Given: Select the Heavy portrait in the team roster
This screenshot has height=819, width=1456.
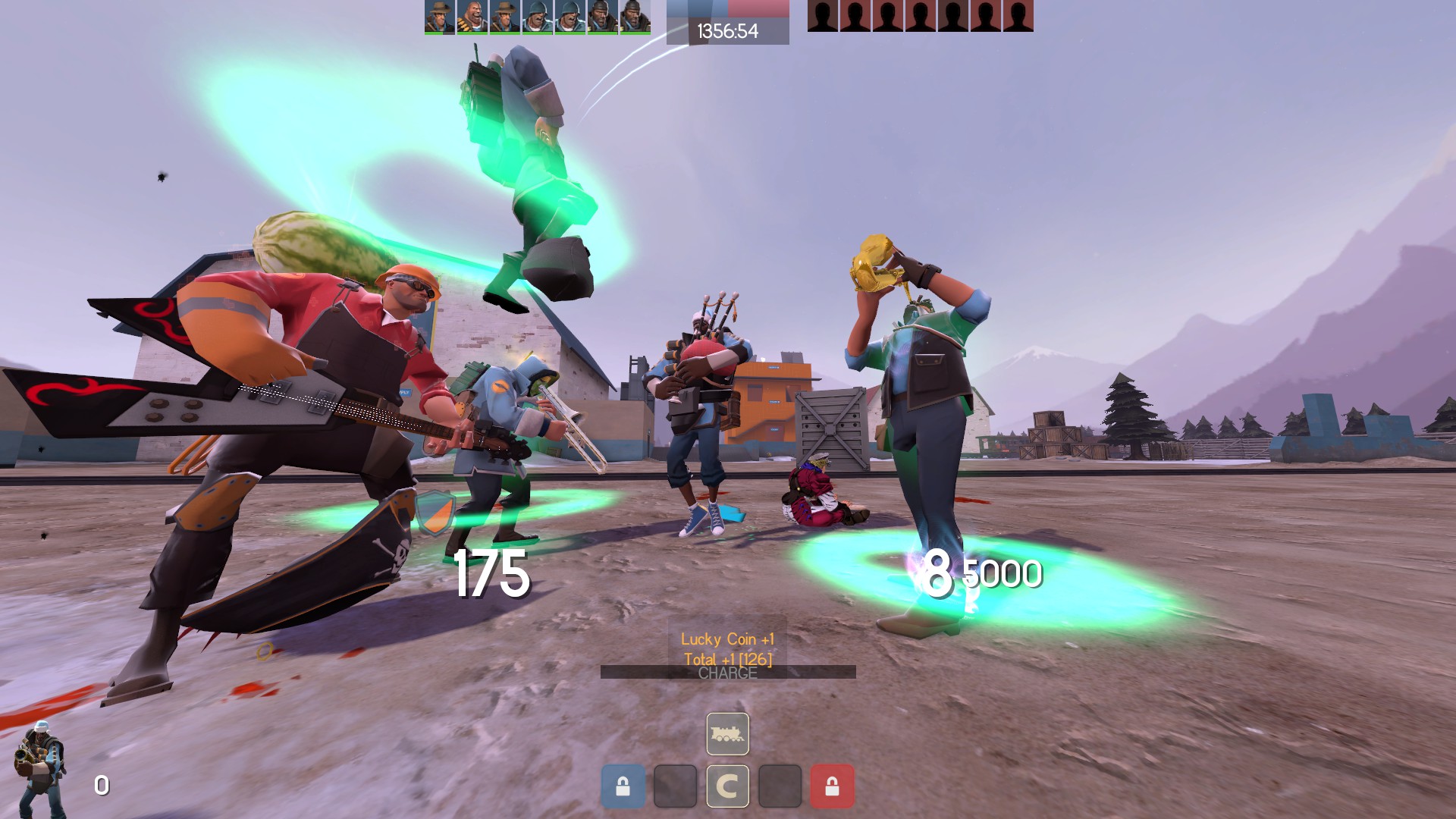Looking at the screenshot, I should (x=472, y=16).
